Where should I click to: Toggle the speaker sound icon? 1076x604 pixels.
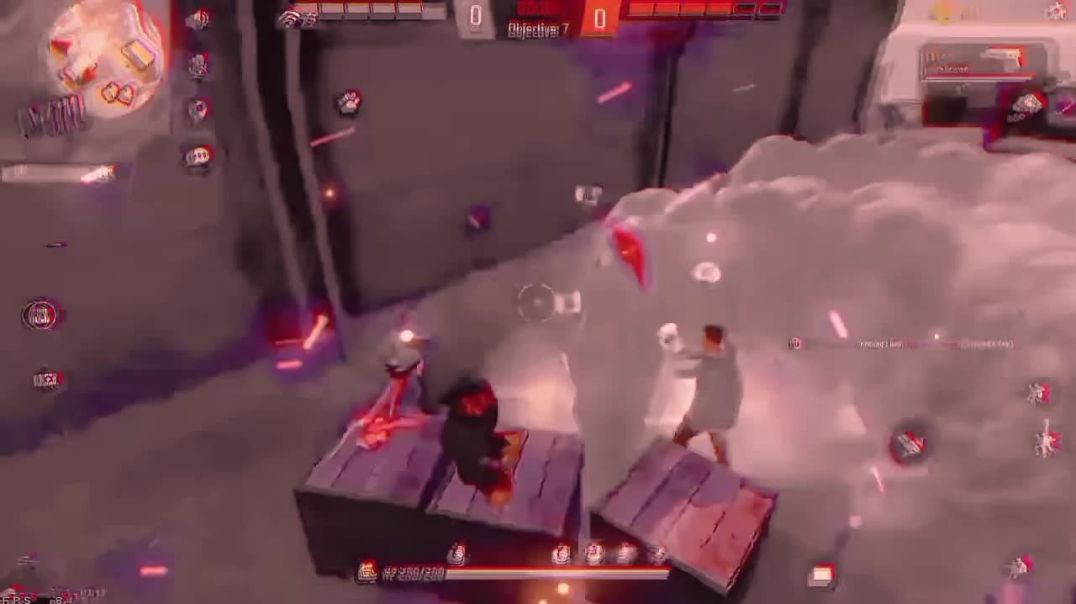198,19
